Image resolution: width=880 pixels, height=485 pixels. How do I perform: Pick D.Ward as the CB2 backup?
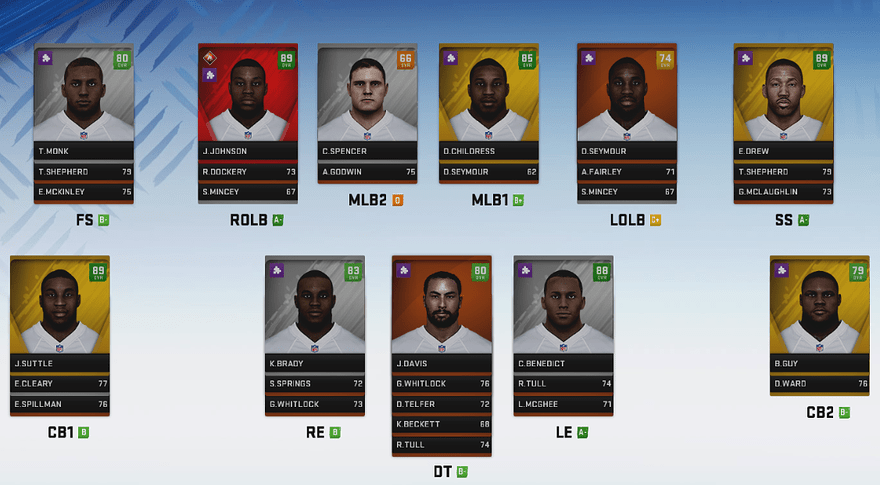(819, 383)
